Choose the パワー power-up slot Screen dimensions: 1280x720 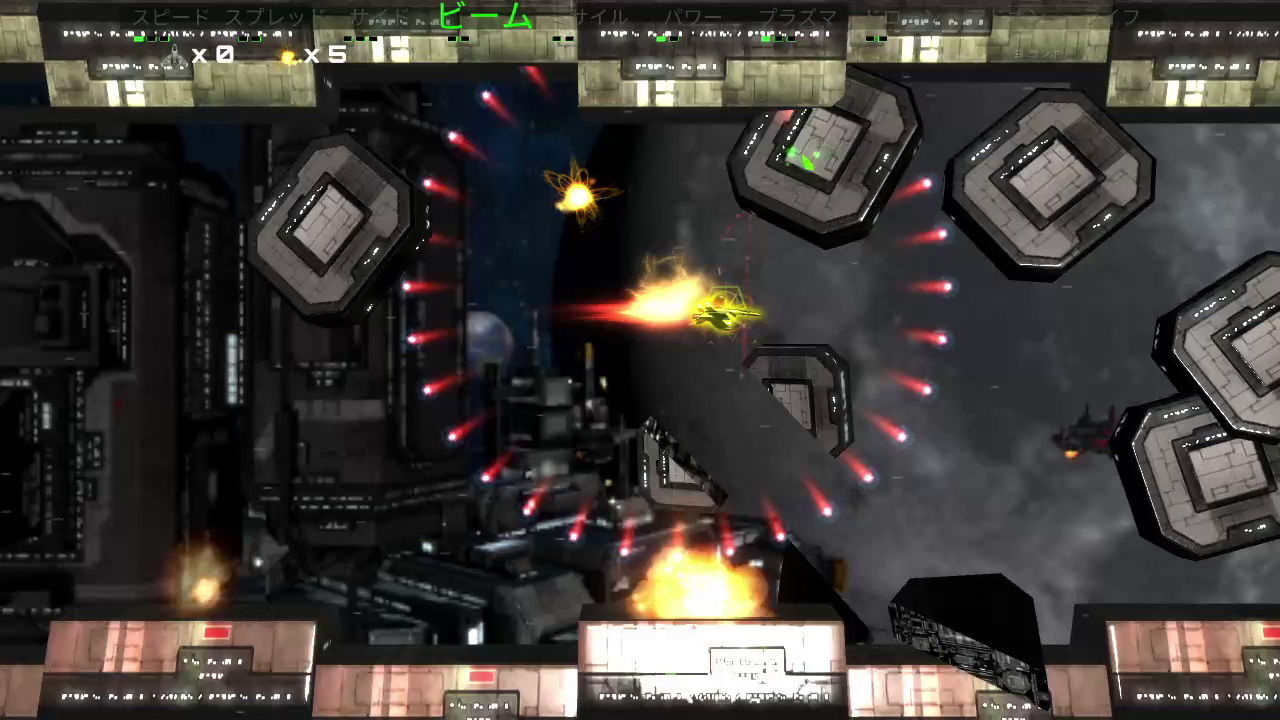(x=693, y=18)
